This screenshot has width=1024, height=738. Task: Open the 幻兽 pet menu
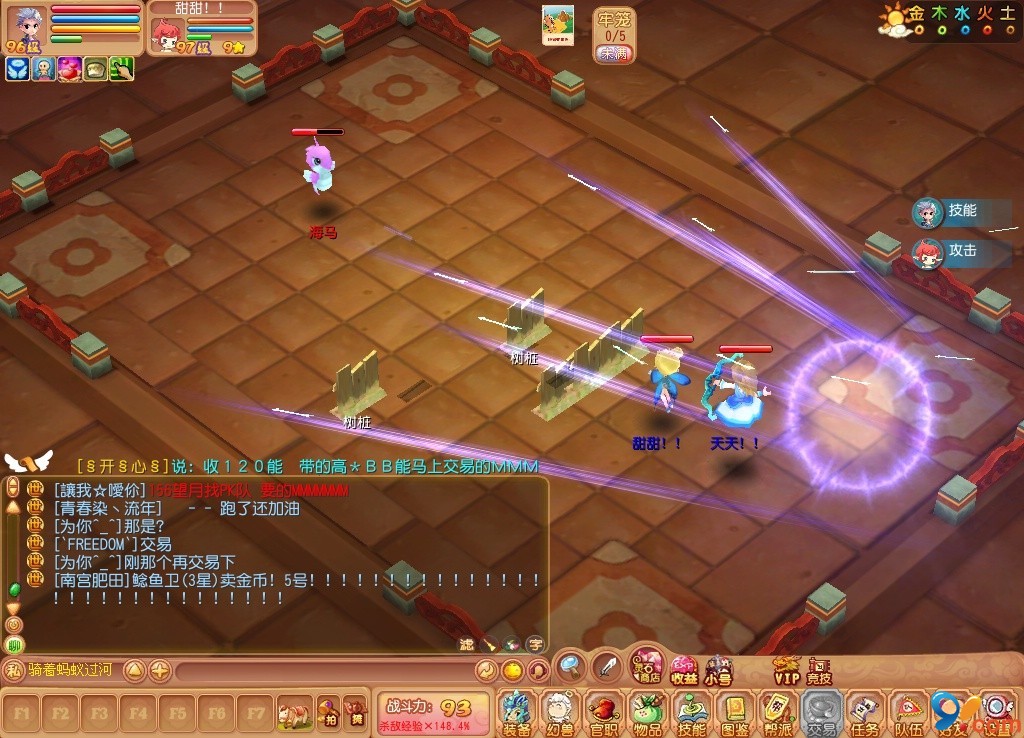(559, 712)
